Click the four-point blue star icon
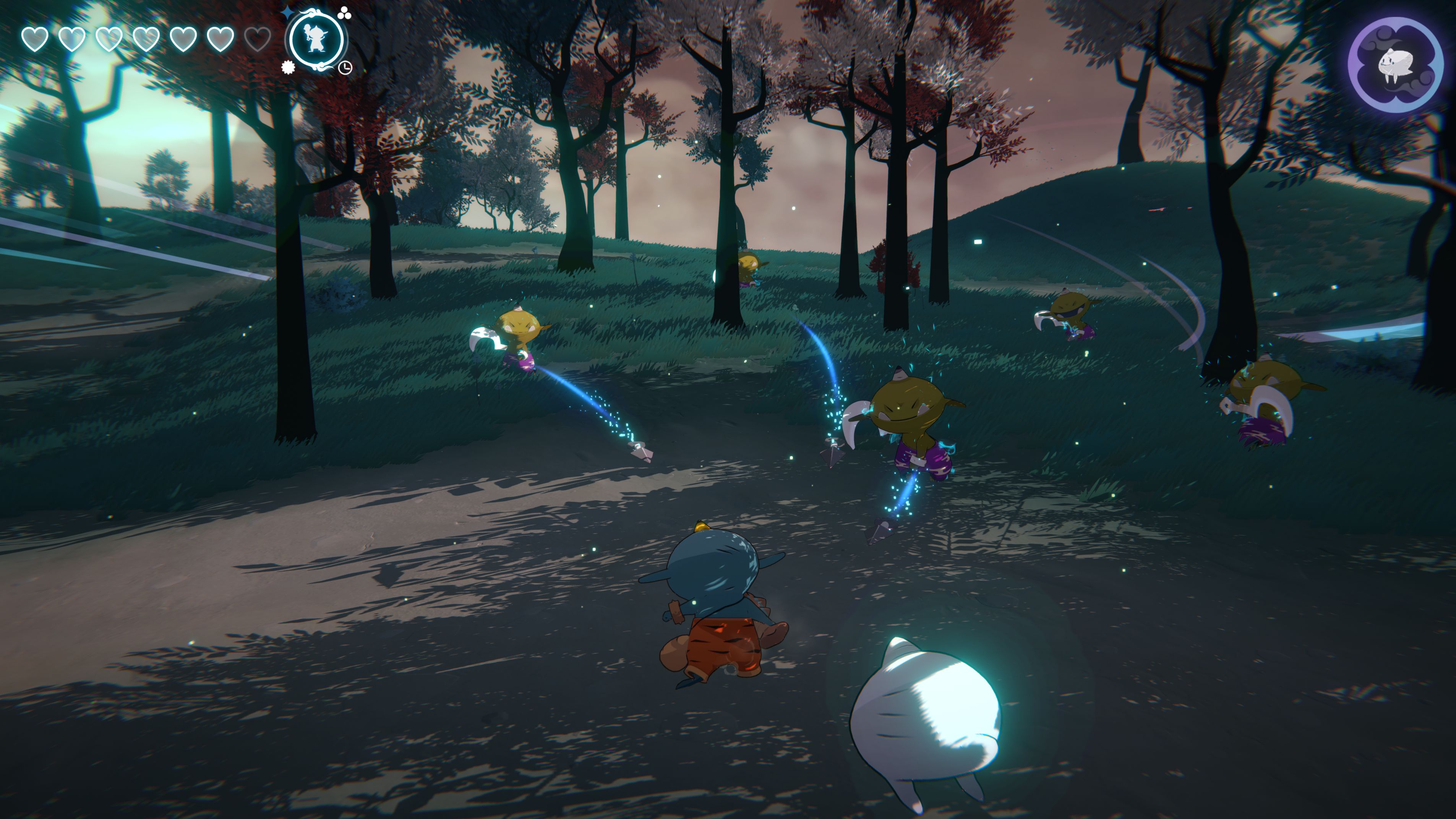The image size is (1456, 819). pos(288,13)
